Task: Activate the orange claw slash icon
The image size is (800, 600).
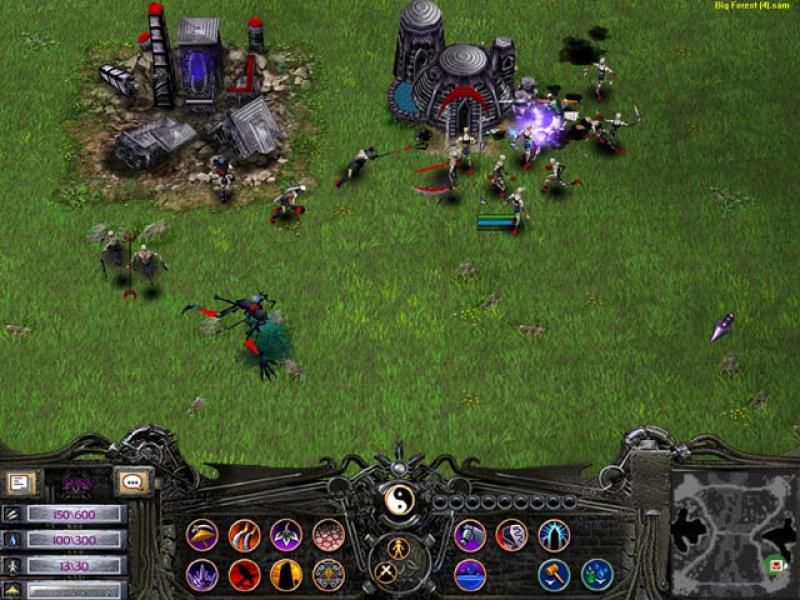Action: coord(244,535)
